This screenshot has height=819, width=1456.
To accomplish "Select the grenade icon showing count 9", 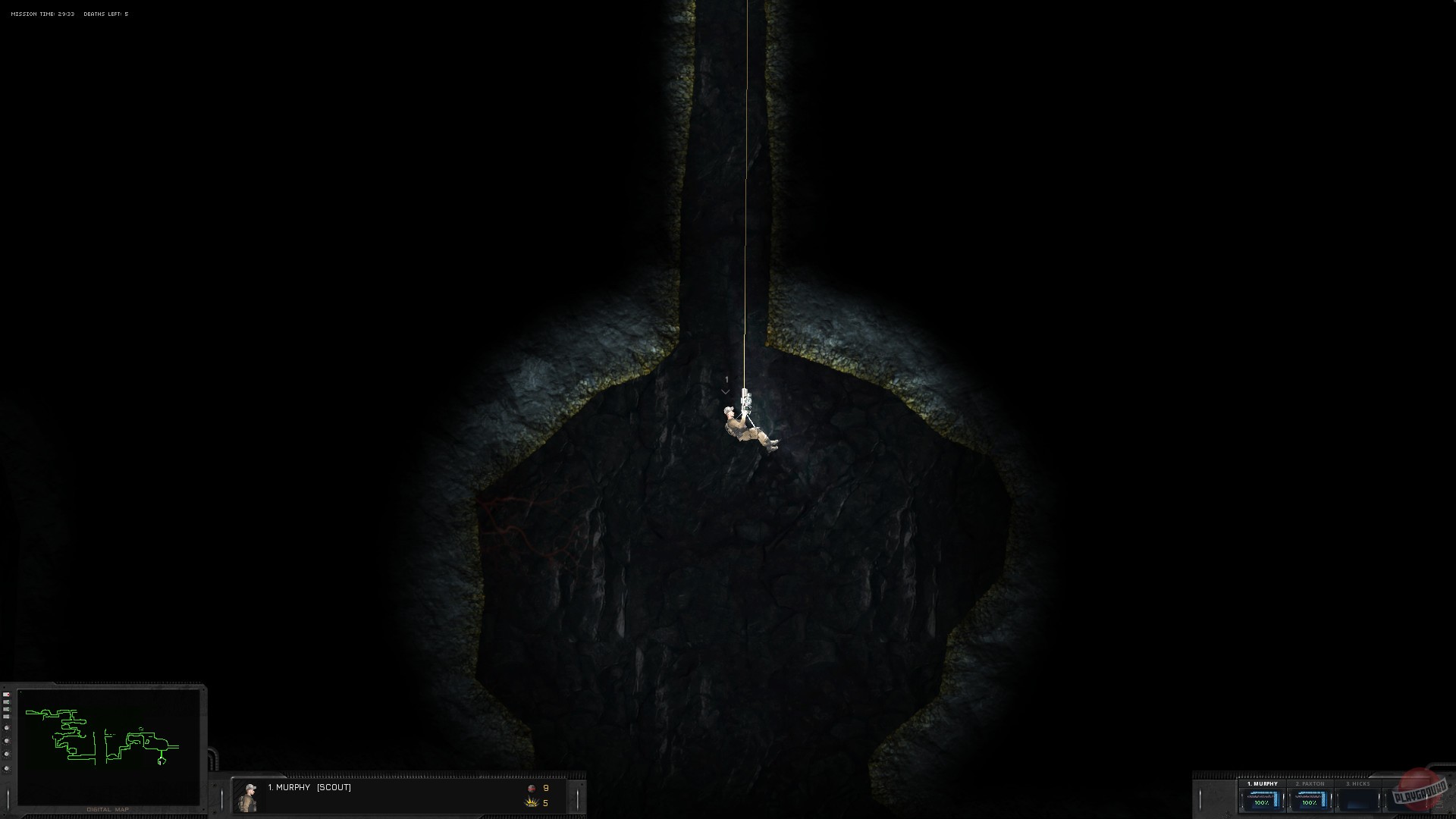I will click(x=532, y=789).
